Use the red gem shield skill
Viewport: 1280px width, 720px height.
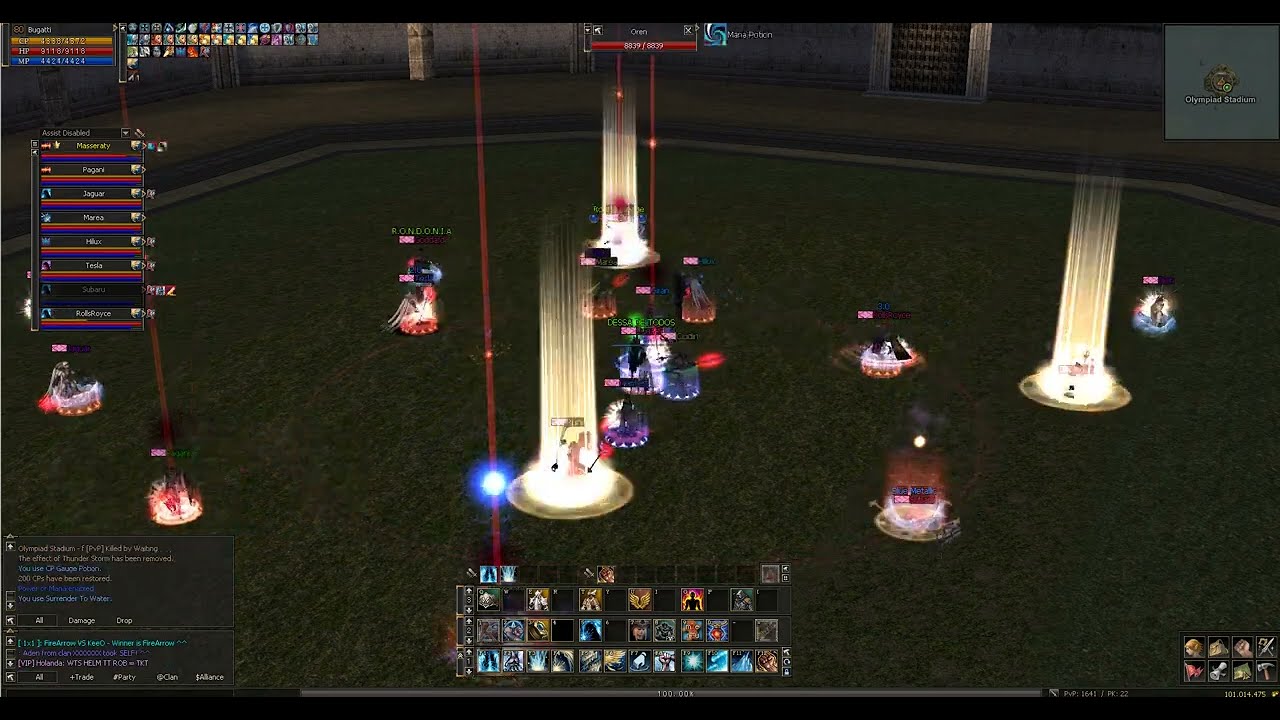pos(717,631)
